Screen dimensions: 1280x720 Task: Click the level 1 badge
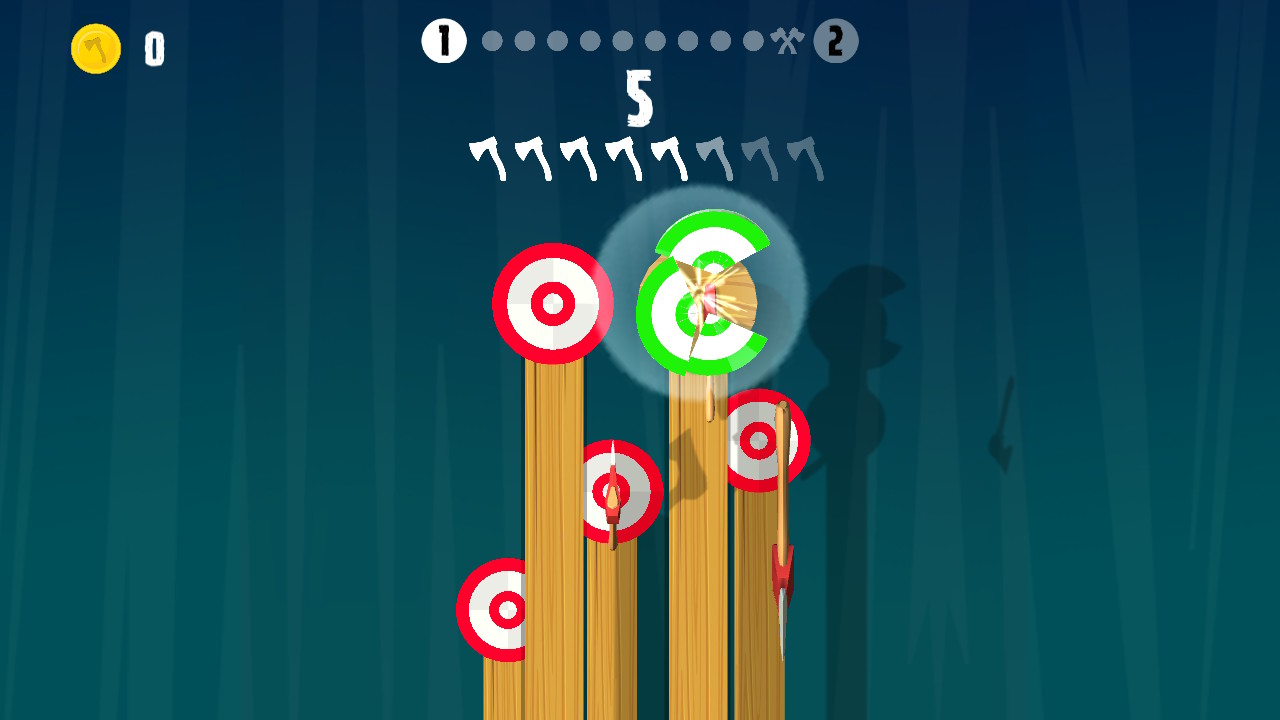(443, 40)
